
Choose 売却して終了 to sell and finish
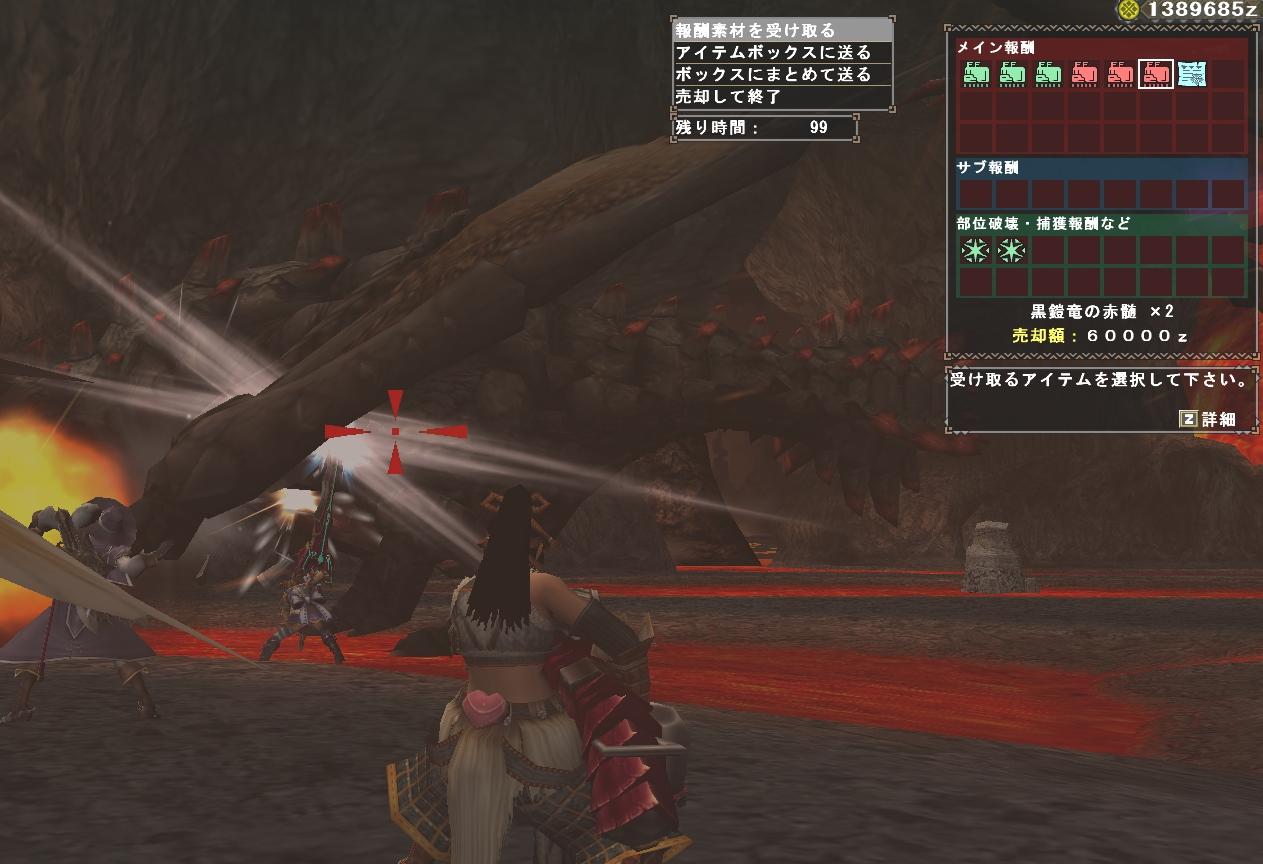click(729, 97)
